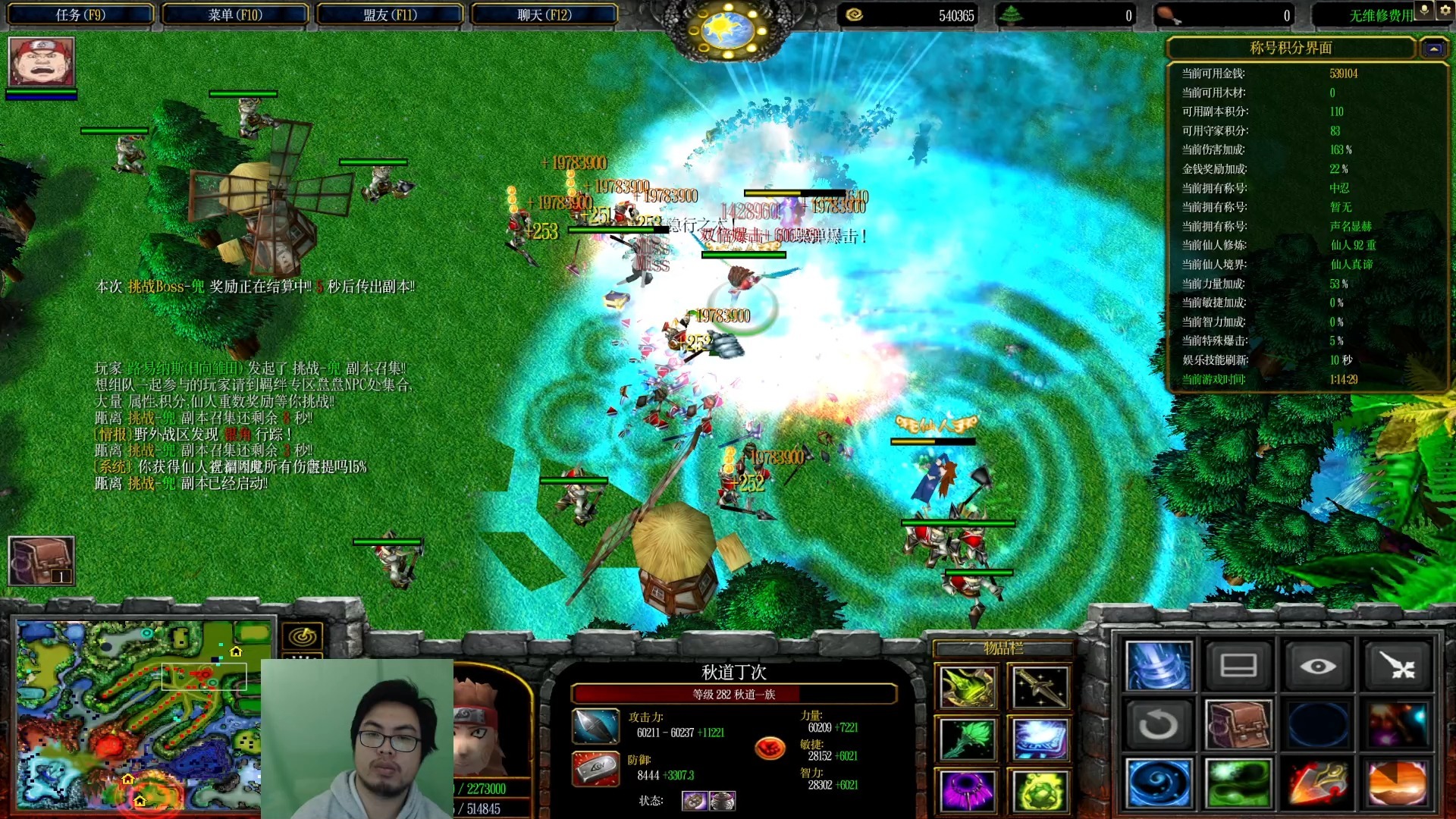Viewport: 1456px width, 819px height.
Task: Activate the minimap signal ping button
Action: tap(303, 636)
